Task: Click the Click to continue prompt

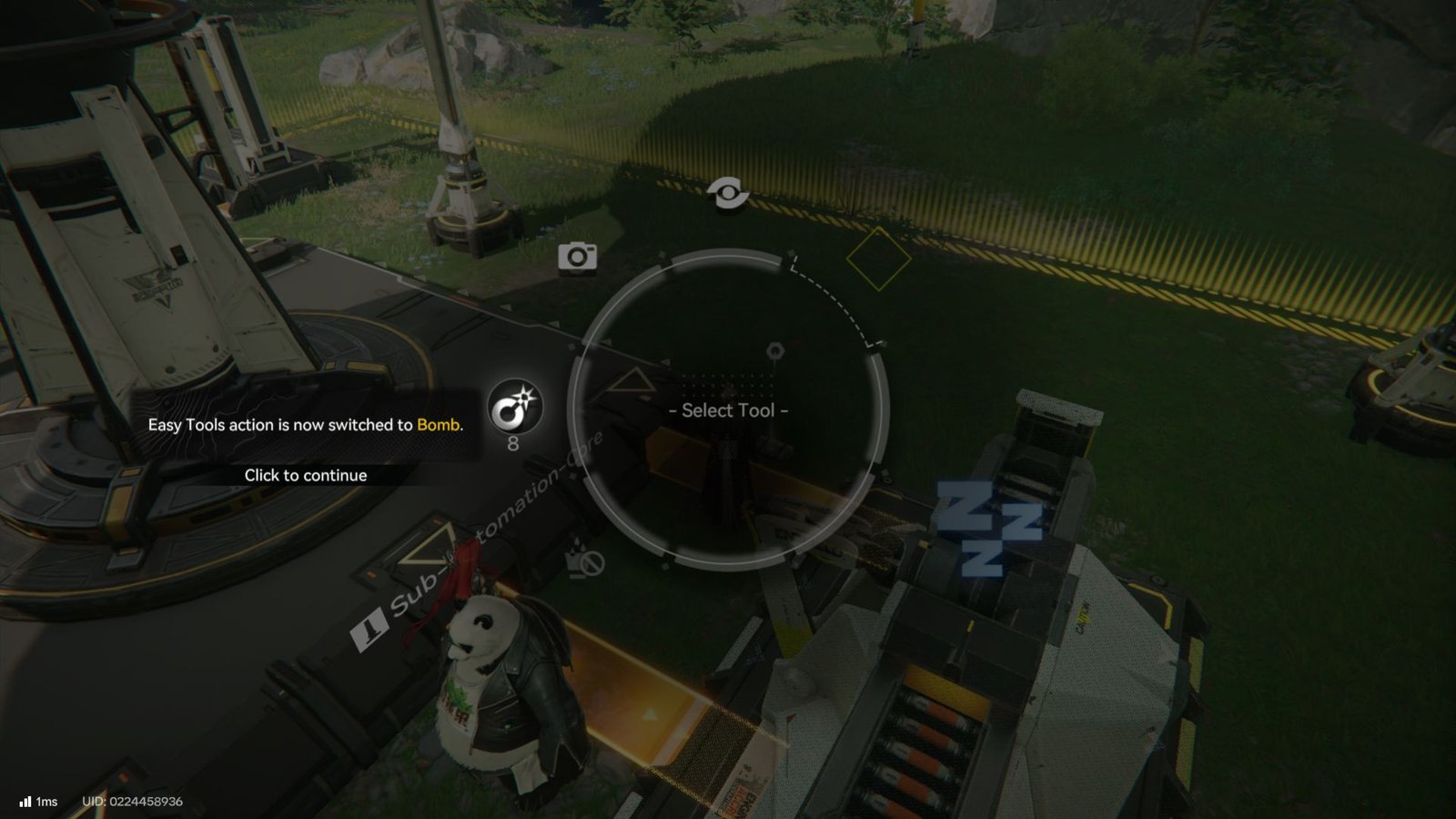Action: point(305,475)
